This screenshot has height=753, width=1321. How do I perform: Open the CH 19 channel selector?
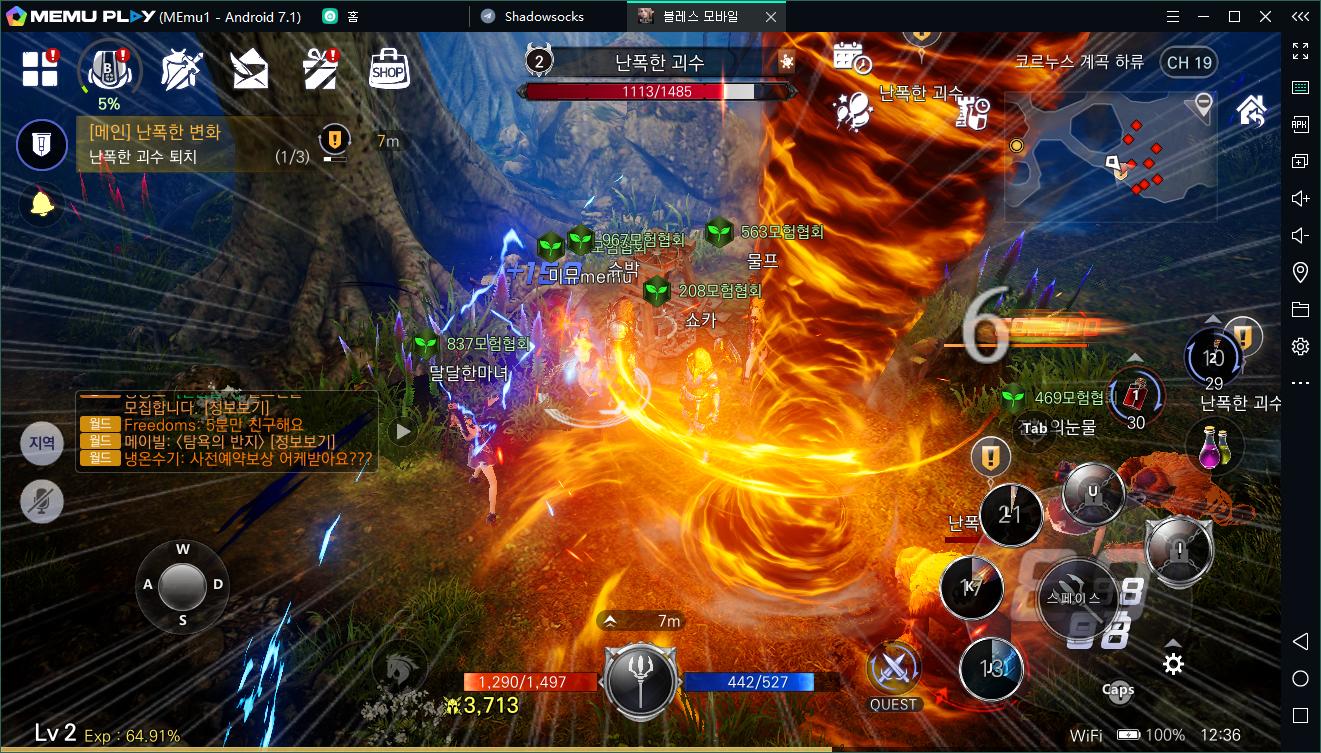pos(1189,62)
